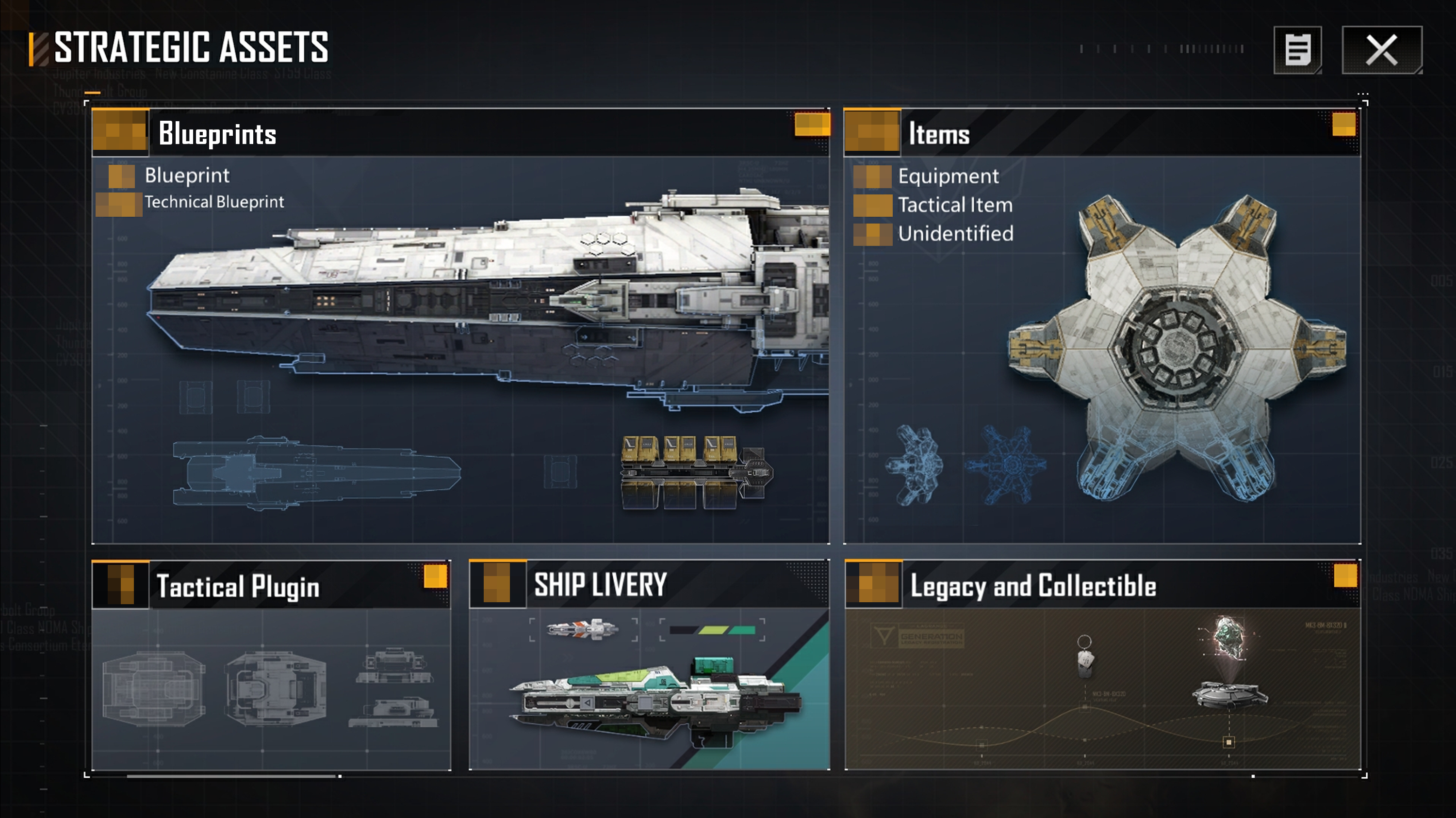Open the document list icon button
This screenshot has height=818, width=1456.
click(1297, 50)
